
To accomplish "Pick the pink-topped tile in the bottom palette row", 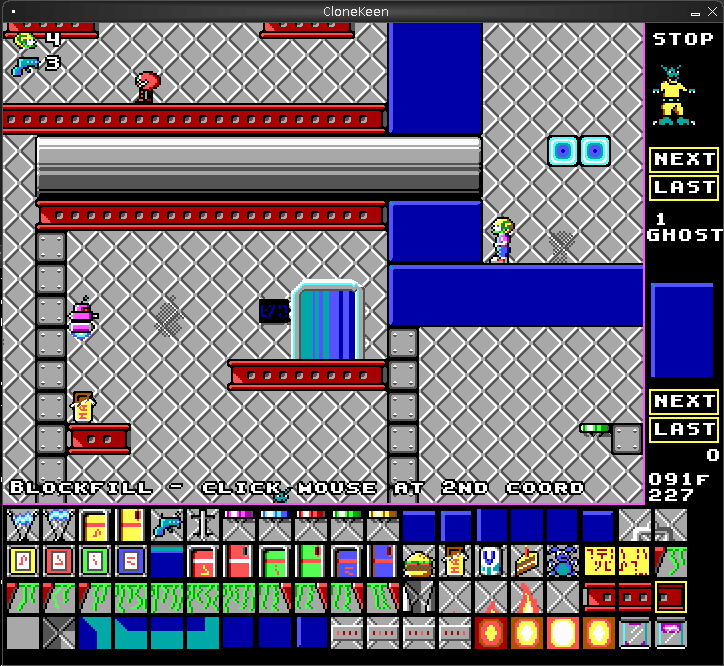I will click(670, 633).
